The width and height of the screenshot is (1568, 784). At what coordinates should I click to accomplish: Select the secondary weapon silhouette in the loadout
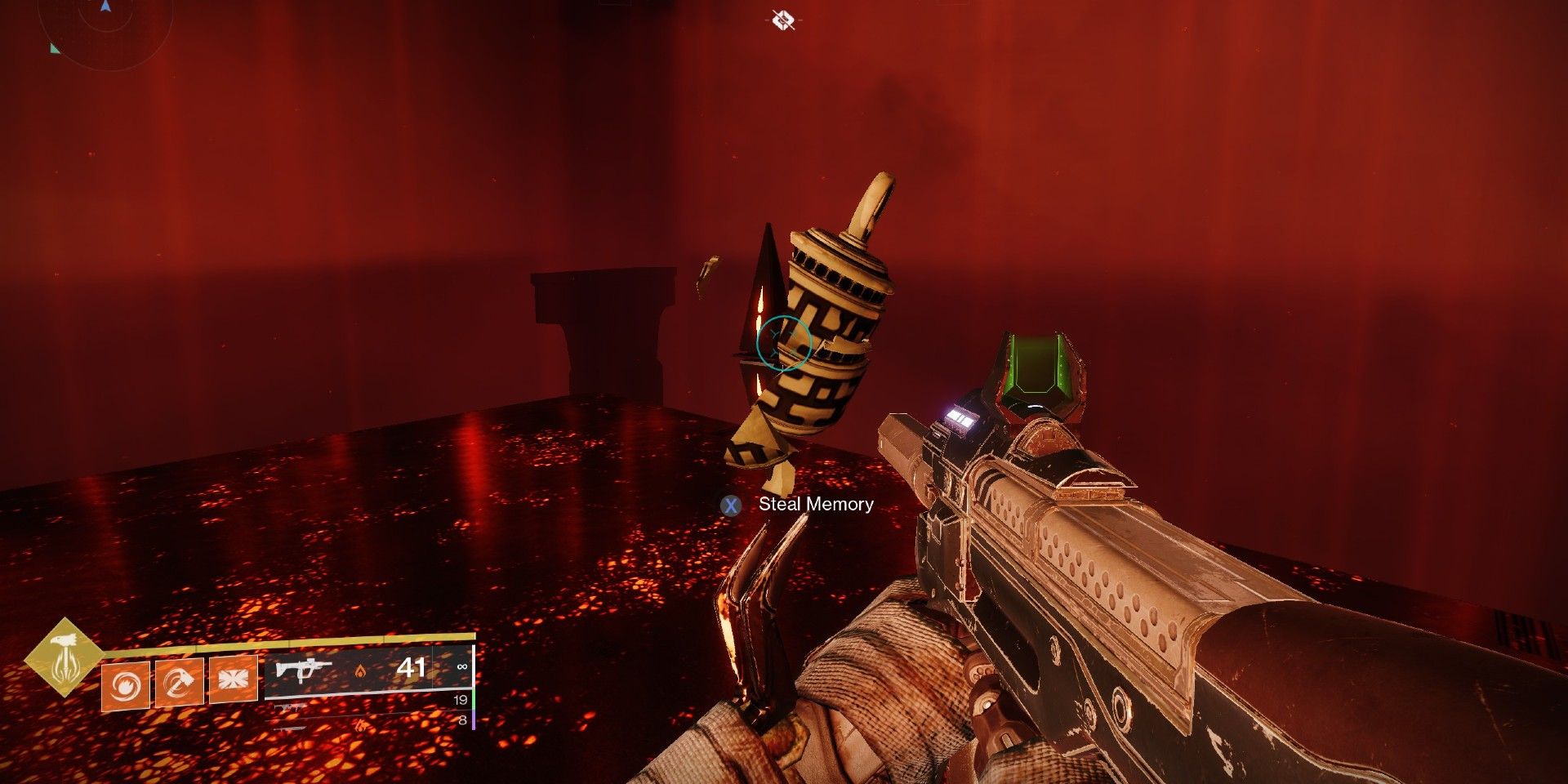288,707
